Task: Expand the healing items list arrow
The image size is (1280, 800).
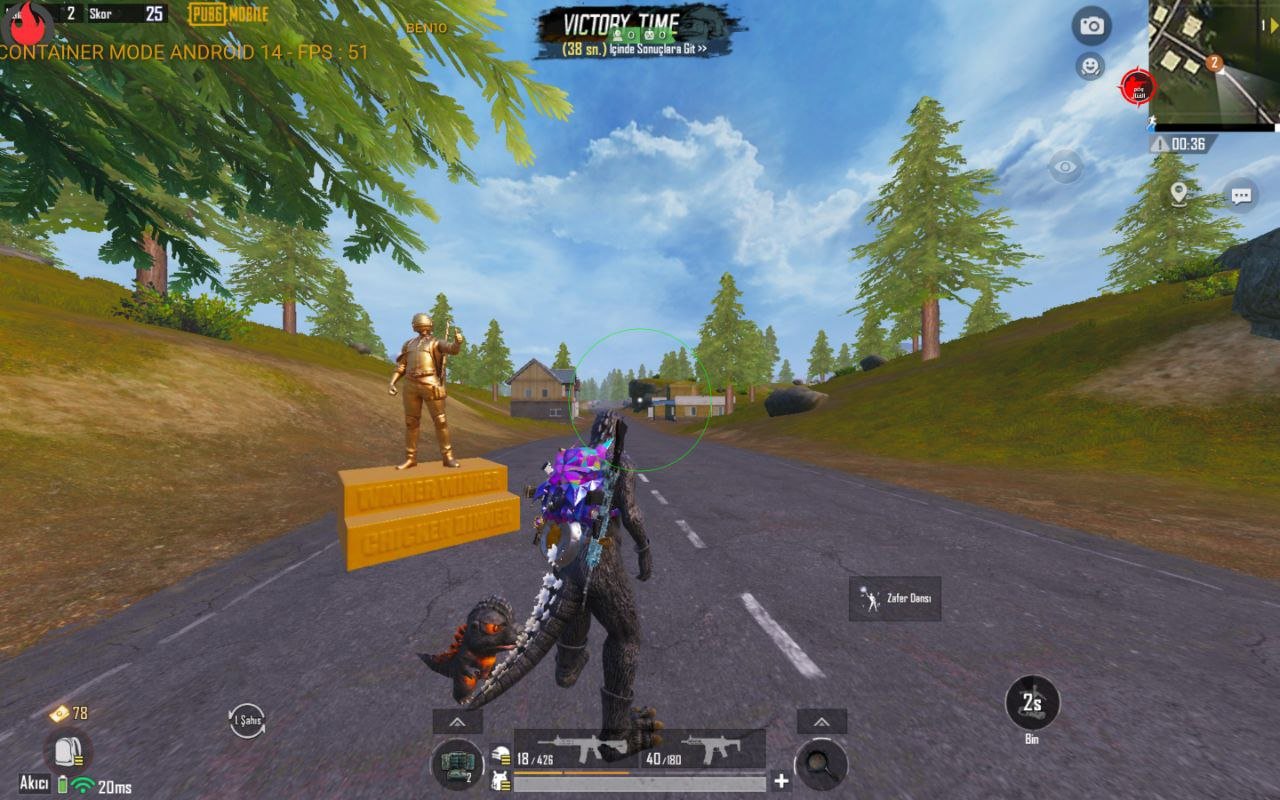Action: coord(457,721)
